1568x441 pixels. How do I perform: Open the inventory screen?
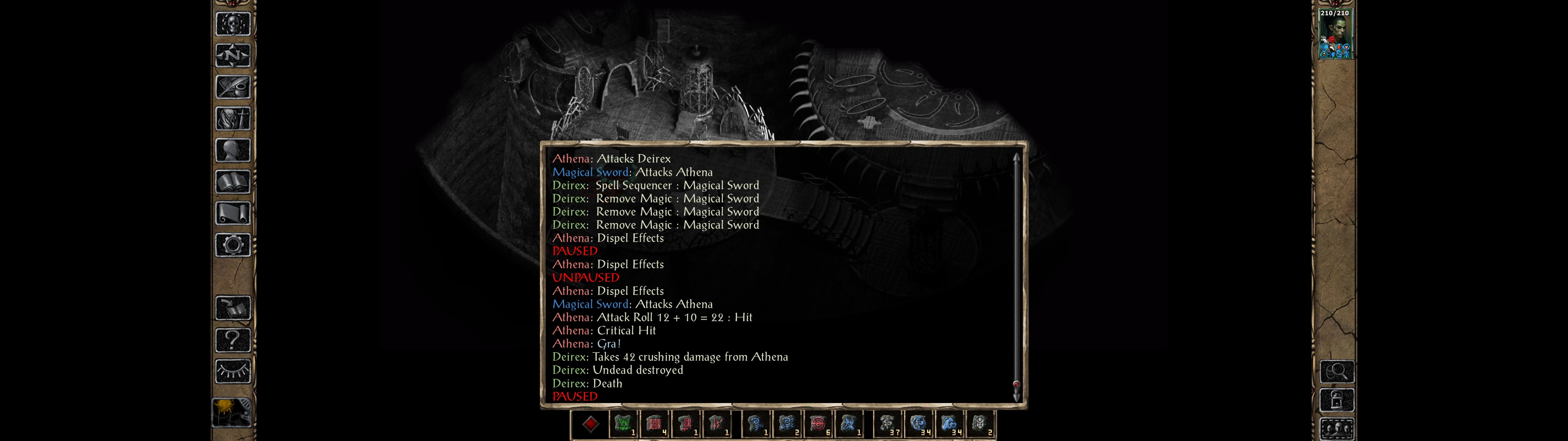click(x=232, y=118)
